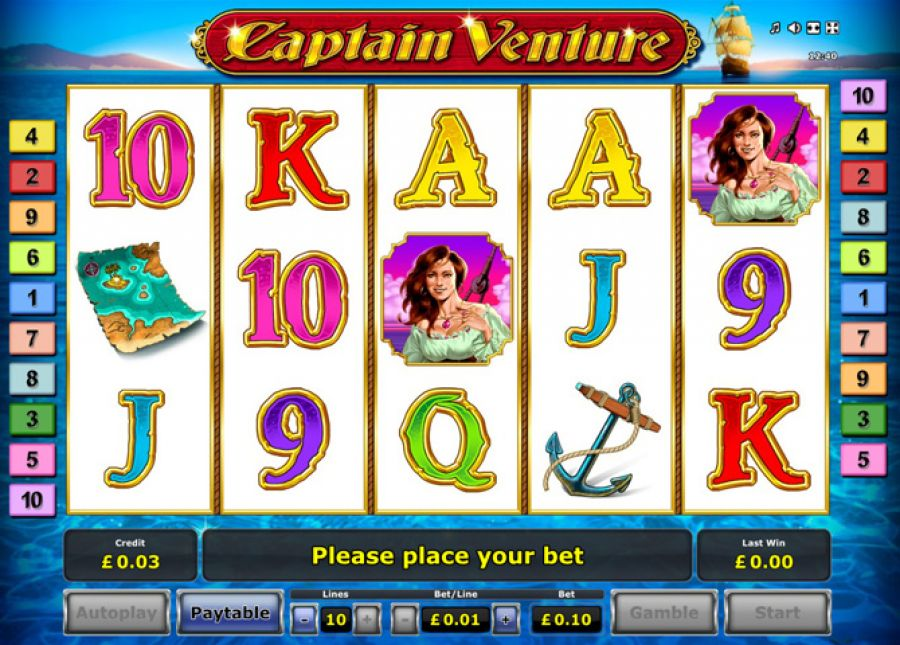Image resolution: width=900 pixels, height=645 pixels.
Task: Open the Paytable
Action: coord(230,613)
